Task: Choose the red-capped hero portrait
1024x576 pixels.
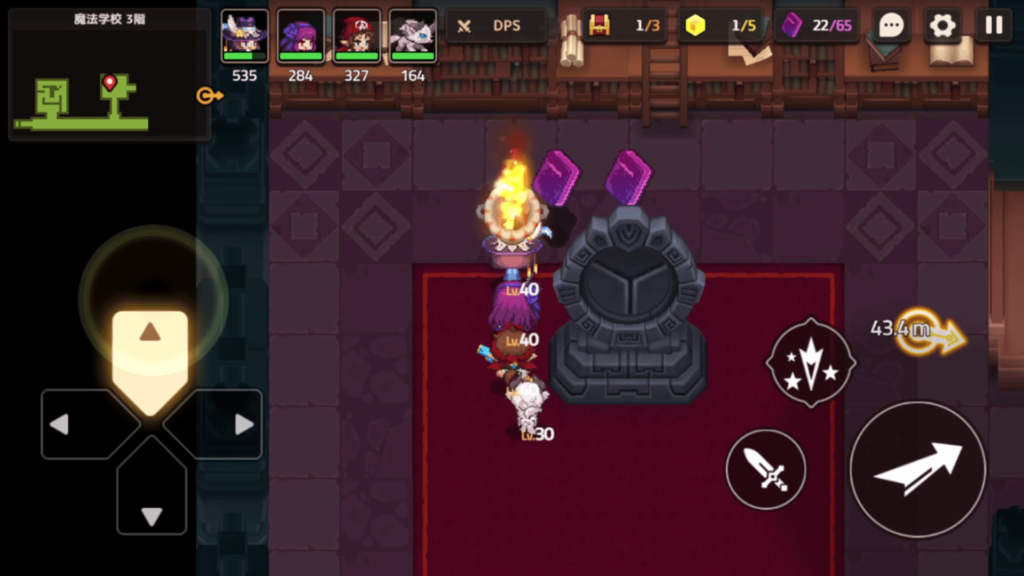Action: pos(356,37)
